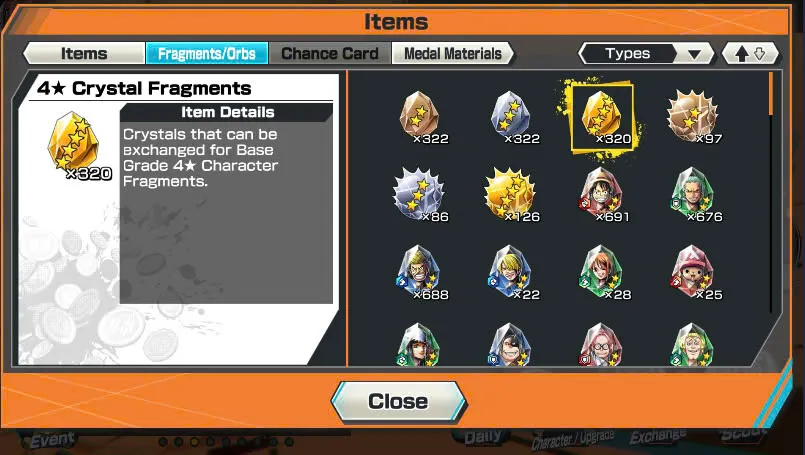Switch to the Items tab
805x455 pixels.
(83, 54)
